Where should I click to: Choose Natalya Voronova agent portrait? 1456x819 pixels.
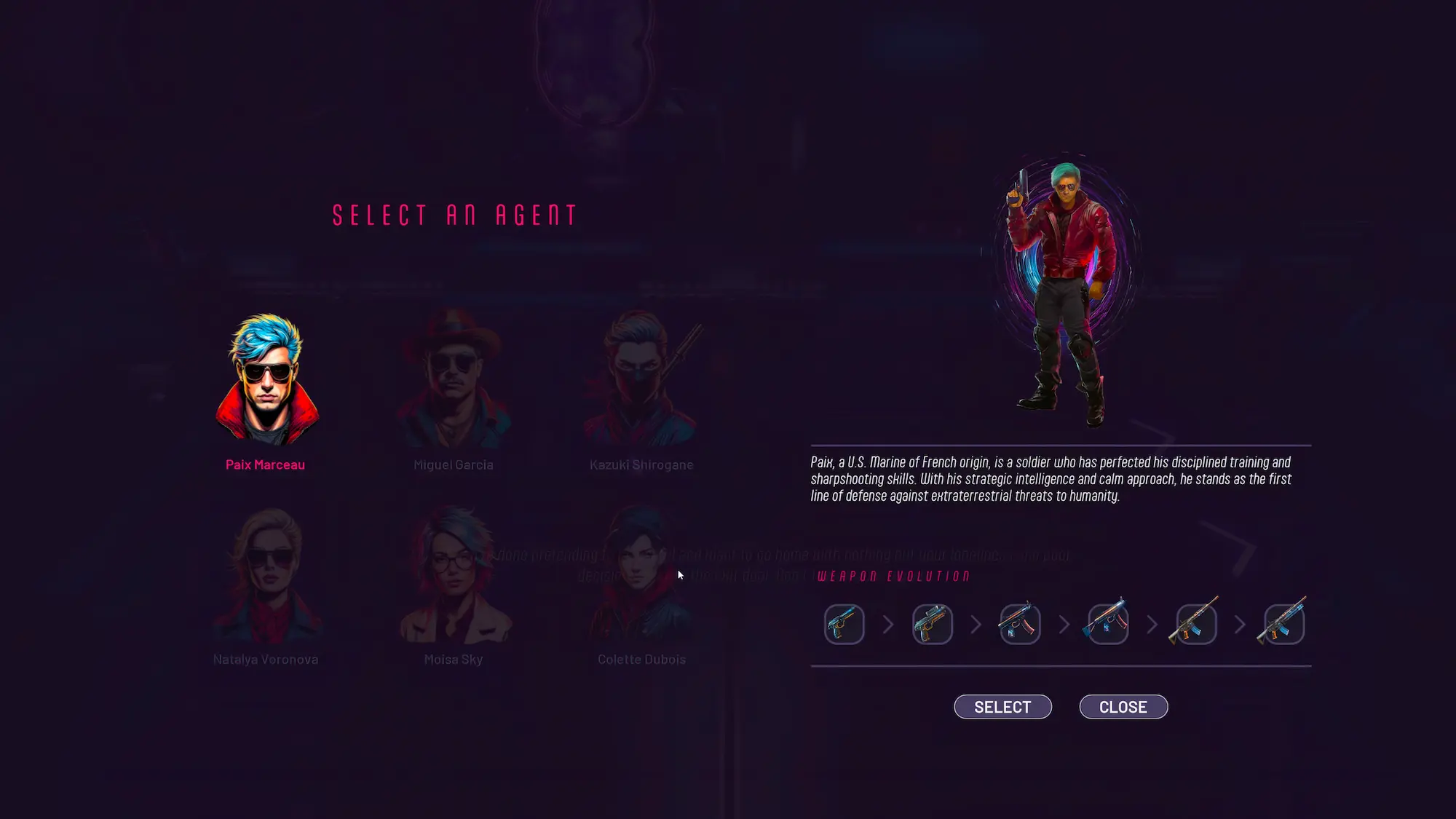(x=266, y=575)
